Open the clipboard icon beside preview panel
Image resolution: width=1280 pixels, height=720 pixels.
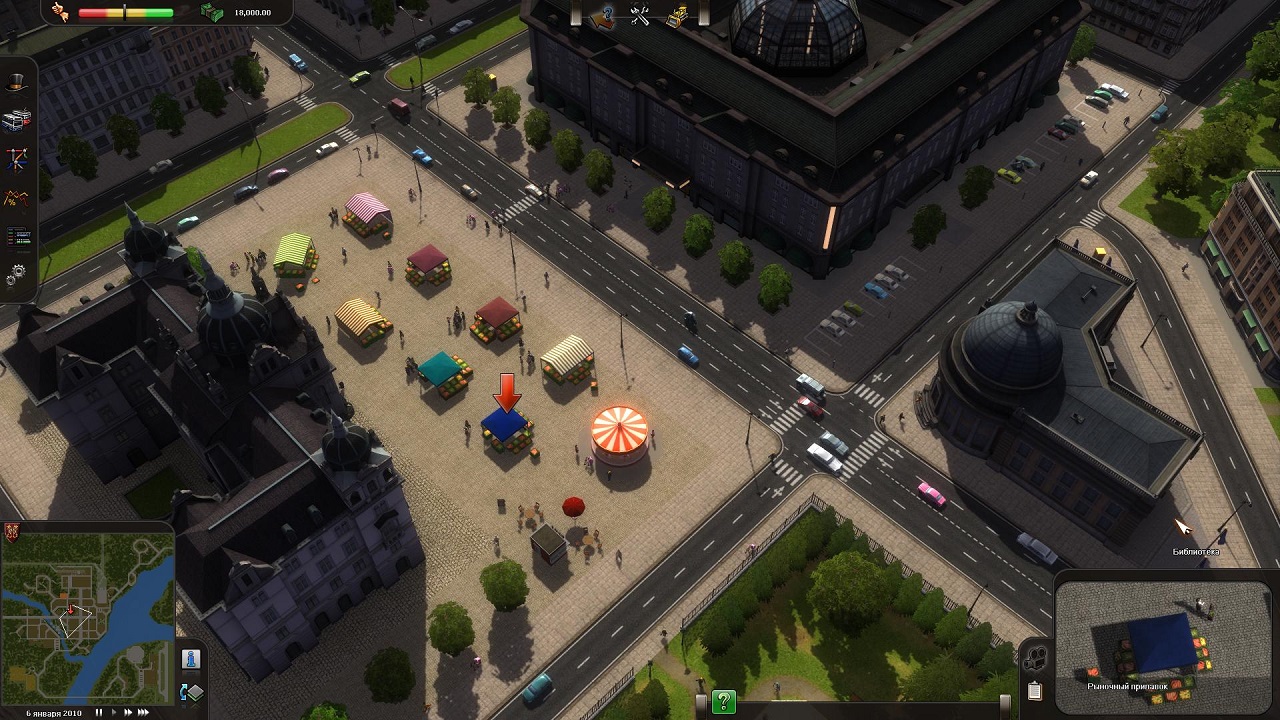click(x=1035, y=690)
